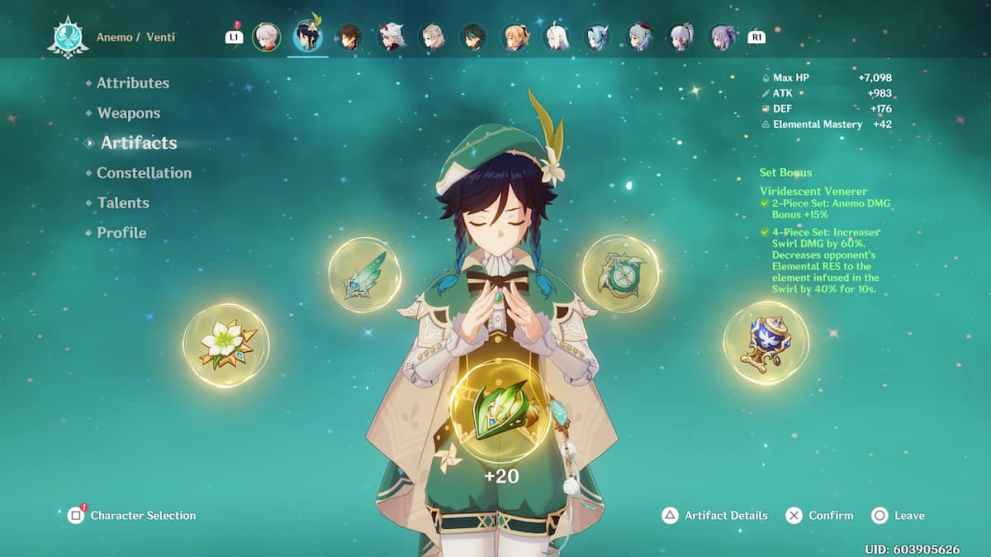Select the white flower artifact slot
This screenshot has width=991, height=557.
pos(225,345)
